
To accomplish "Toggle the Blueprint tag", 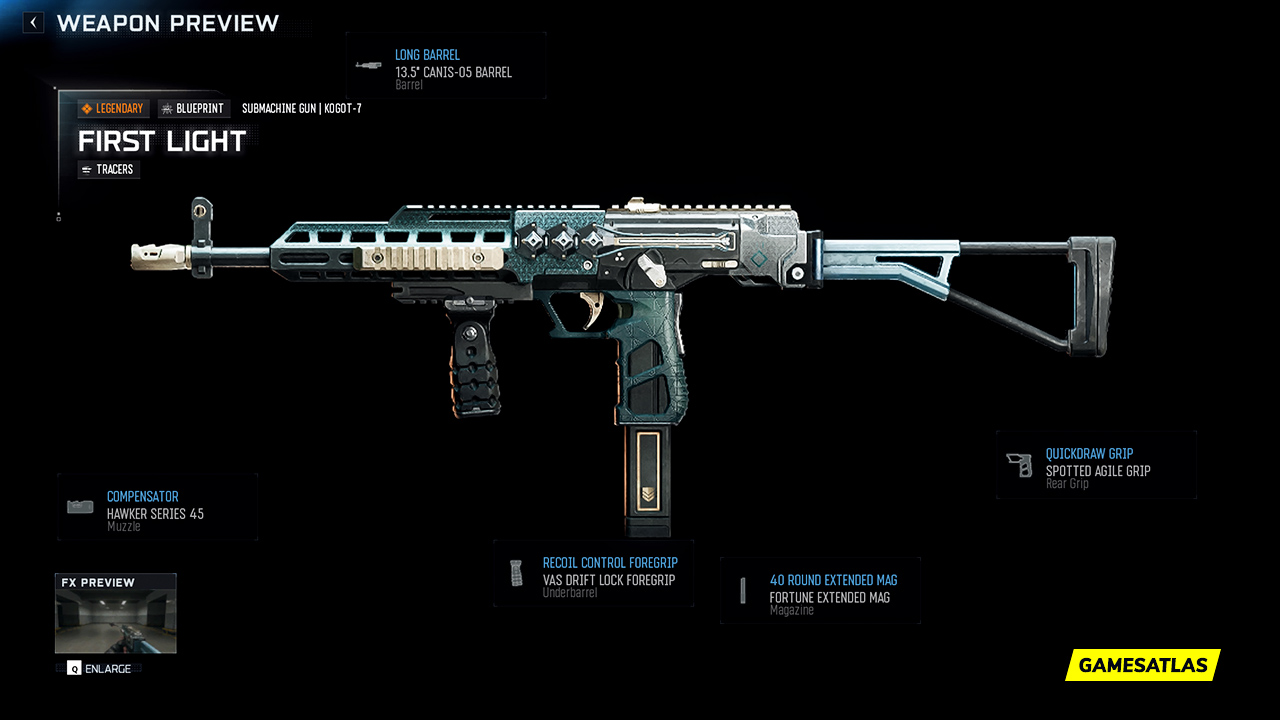I will point(194,108).
